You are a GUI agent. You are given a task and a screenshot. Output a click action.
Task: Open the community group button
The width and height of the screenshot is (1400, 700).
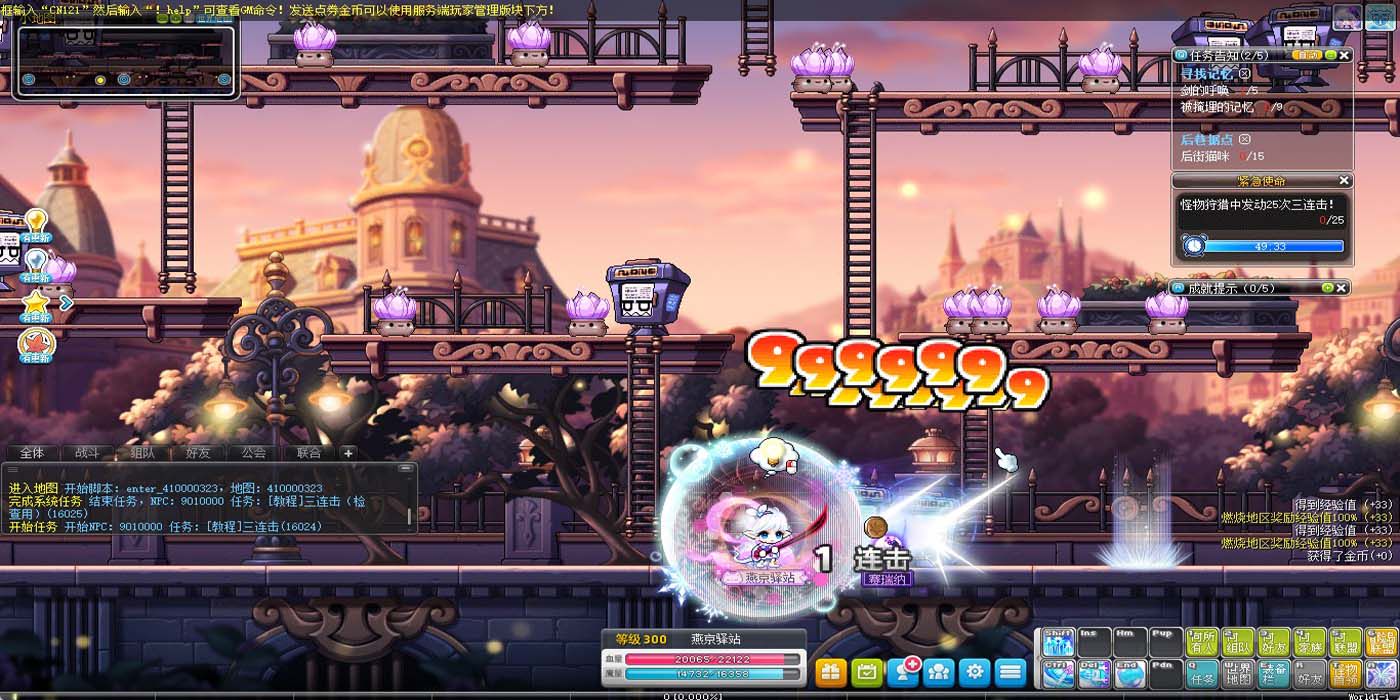pos(939,672)
